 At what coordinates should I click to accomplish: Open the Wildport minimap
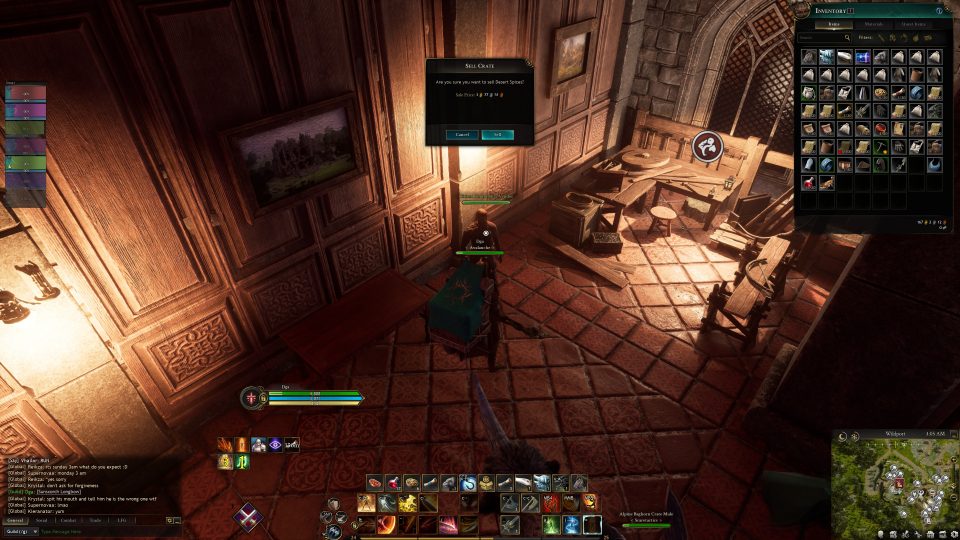pos(894,487)
